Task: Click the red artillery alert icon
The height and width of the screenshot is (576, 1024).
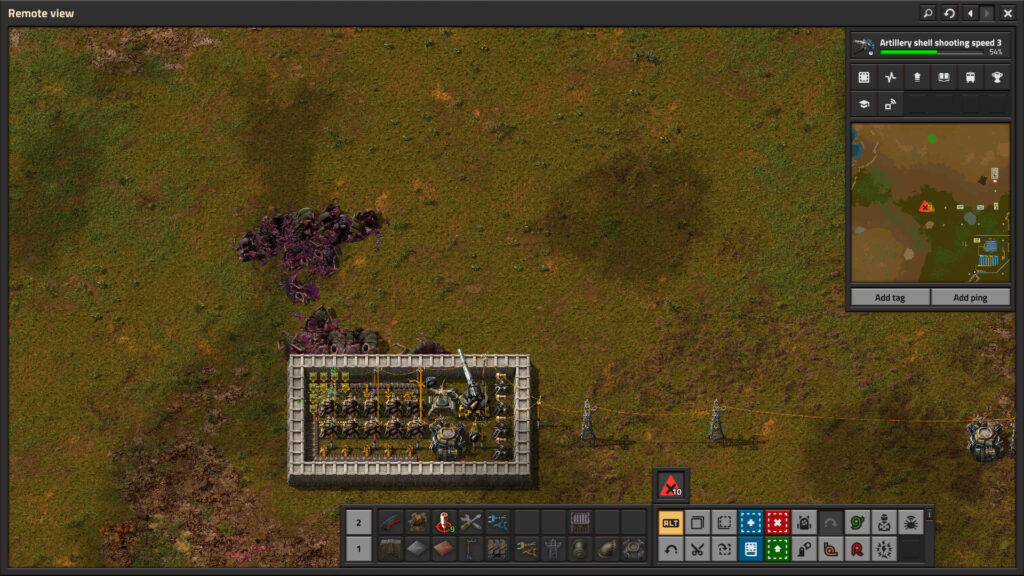Action: pos(670,486)
